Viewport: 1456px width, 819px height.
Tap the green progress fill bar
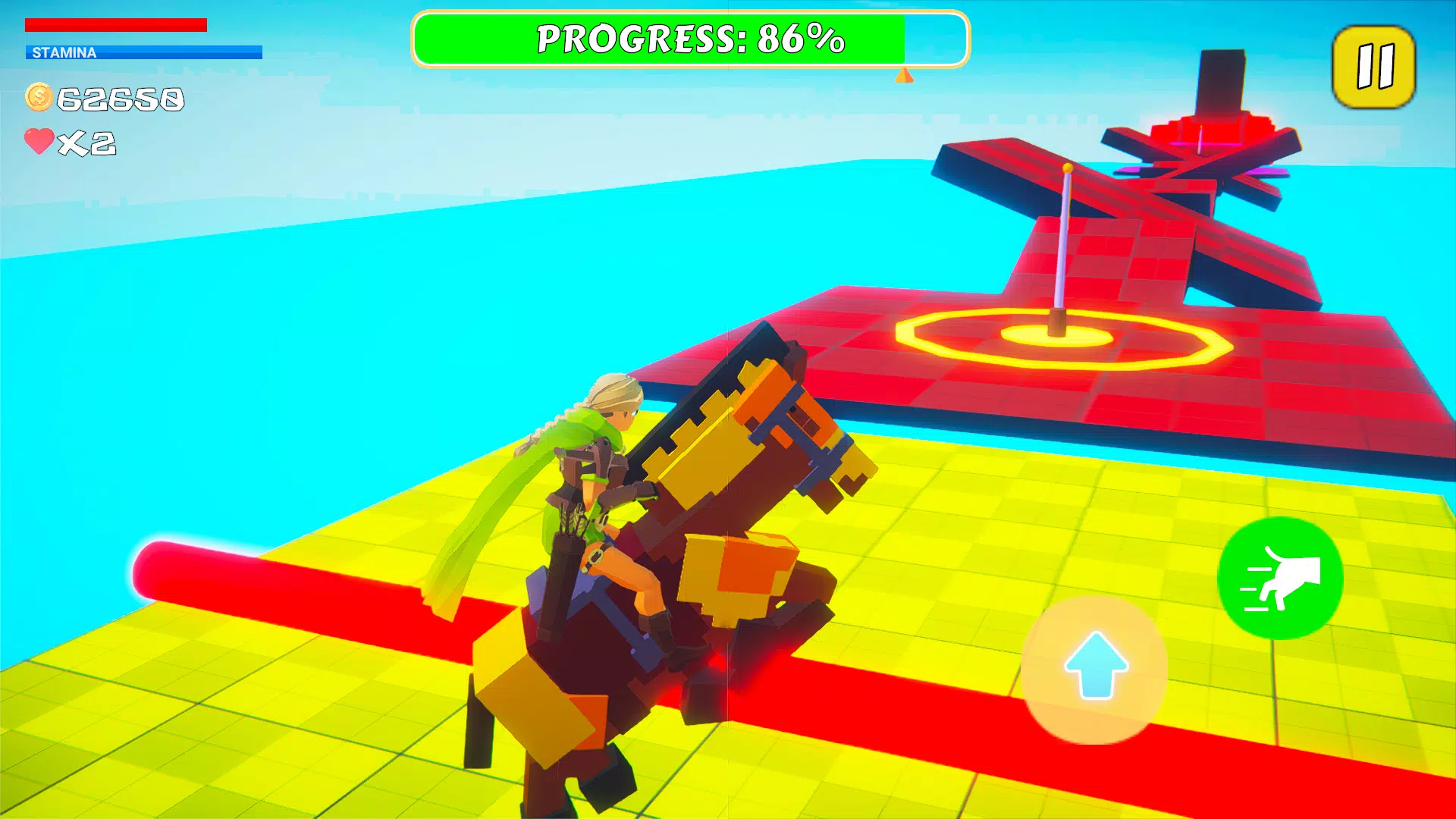(x=660, y=39)
